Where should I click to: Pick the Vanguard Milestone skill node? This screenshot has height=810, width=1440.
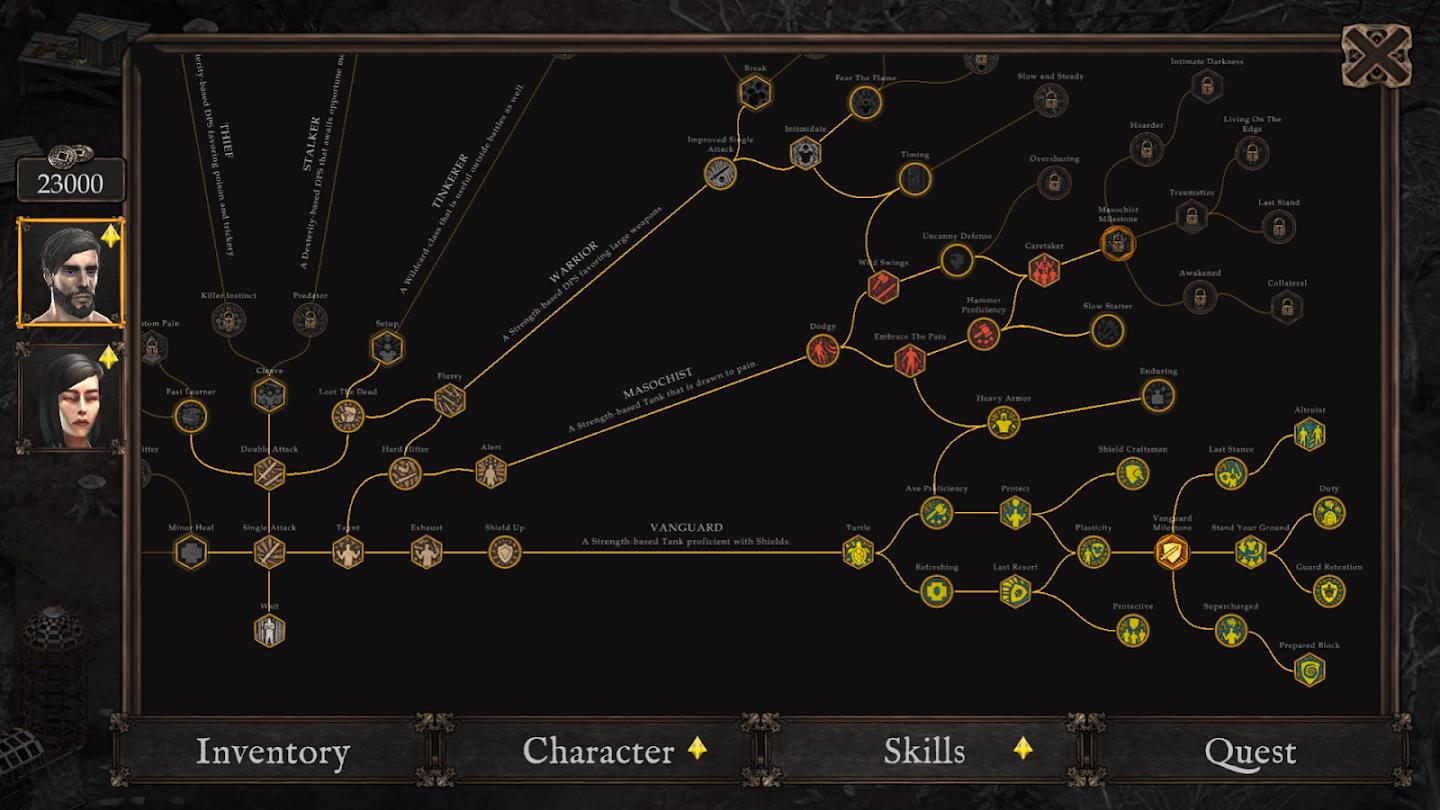tap(1172, 552)
